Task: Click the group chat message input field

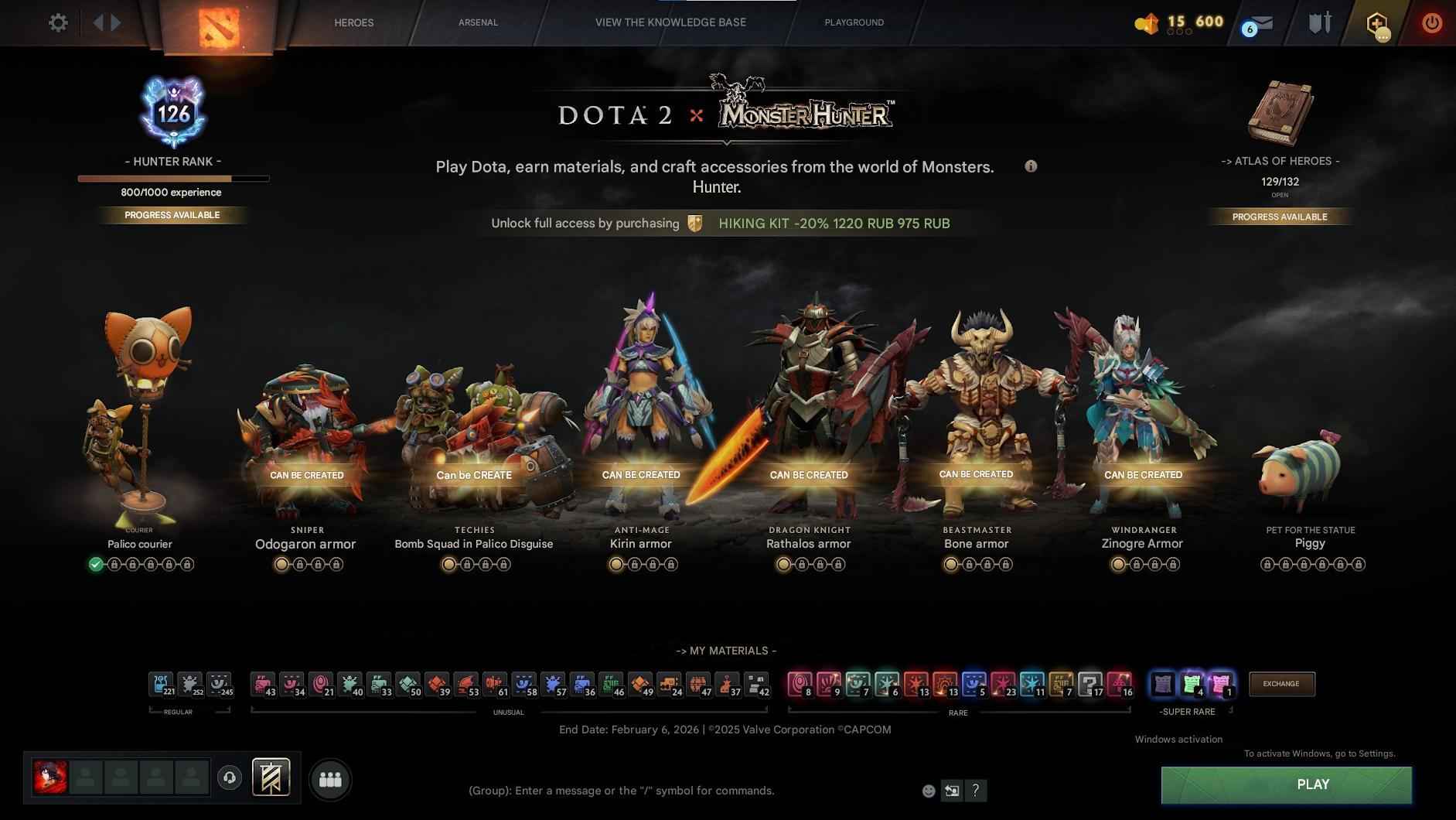Action: [x=621, y=790]
